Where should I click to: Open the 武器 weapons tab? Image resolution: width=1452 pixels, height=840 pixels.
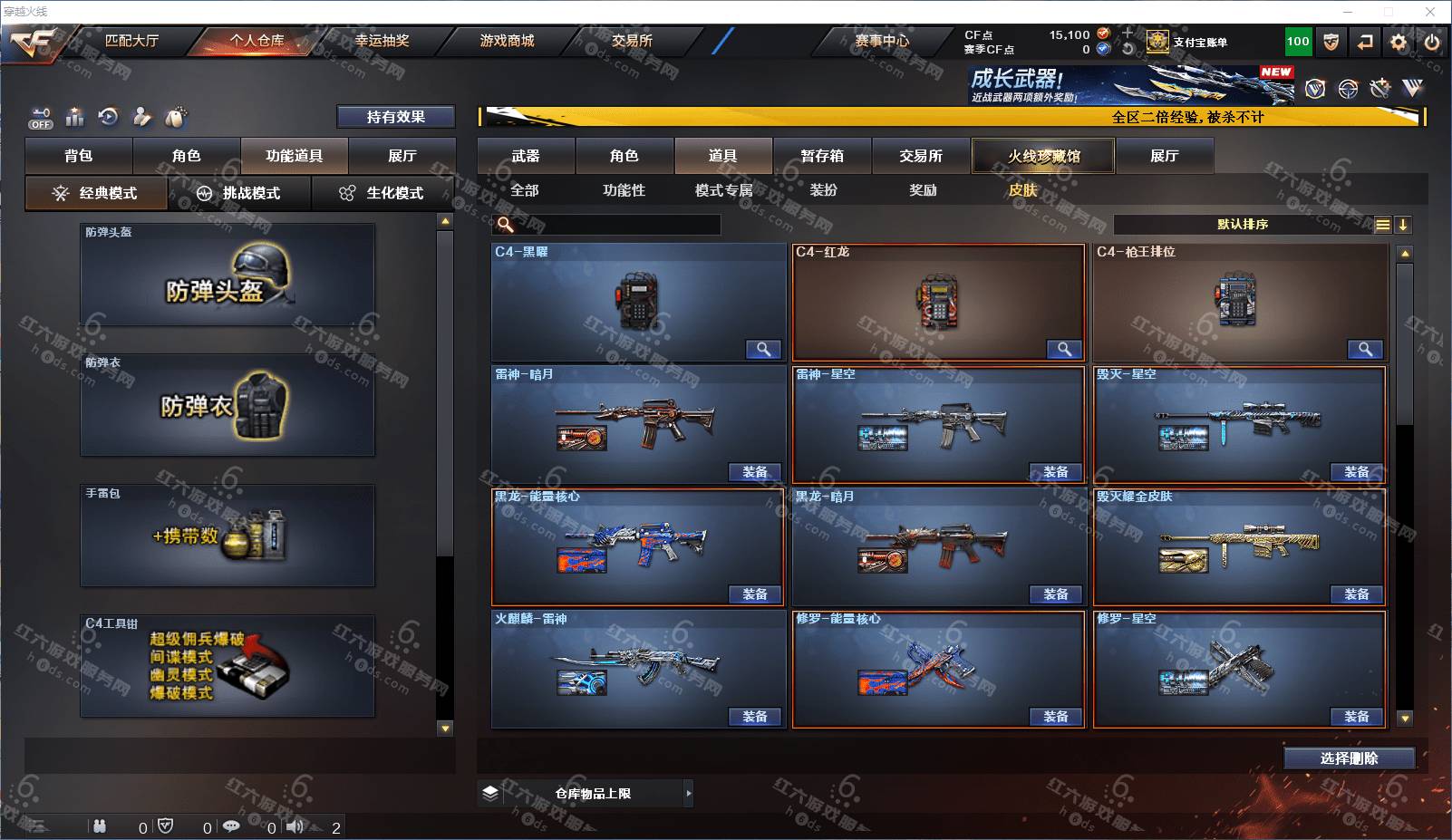(x=526, y=156)
